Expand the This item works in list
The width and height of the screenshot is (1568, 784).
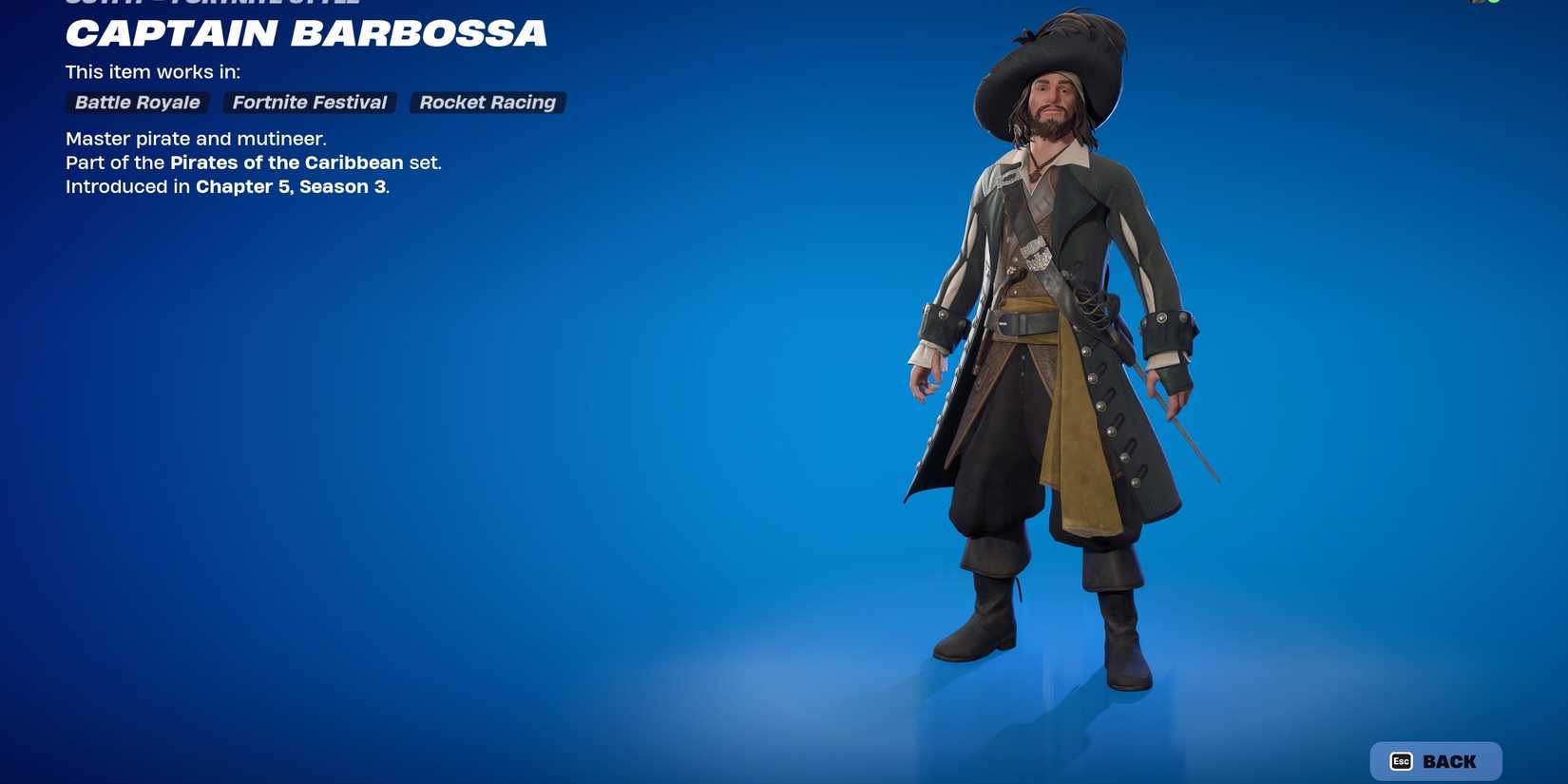point(152,71)
